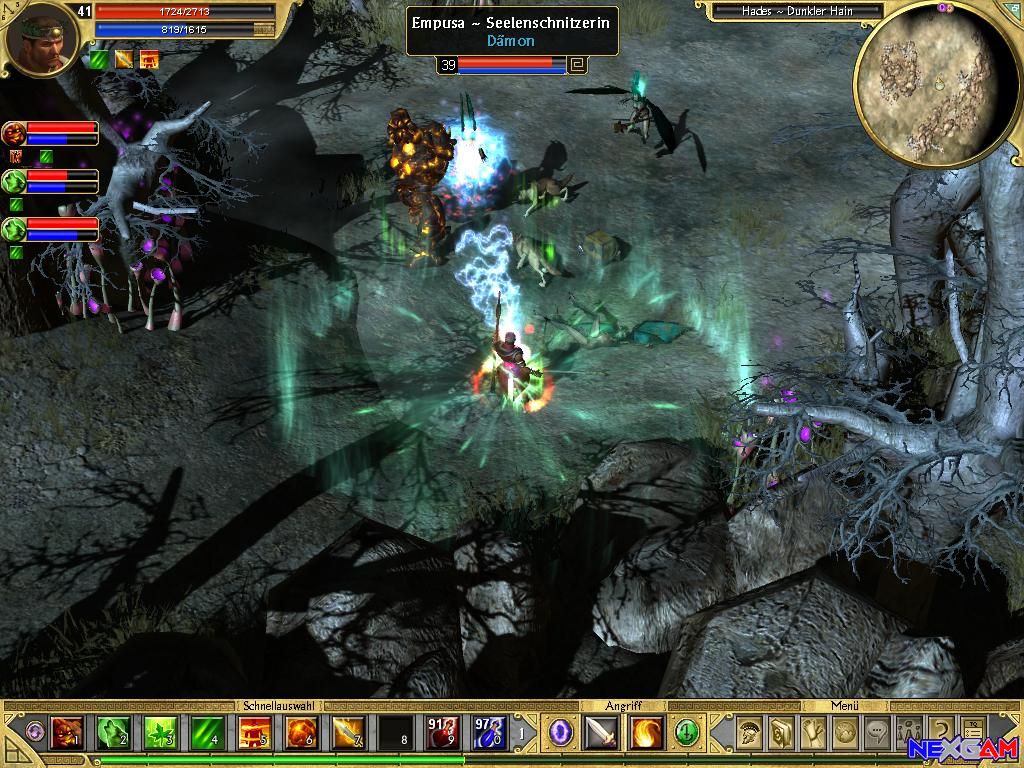Viewport: 1024px width, 768px height.
Task: Drink the red health potion
Action: tap(442, 733)
